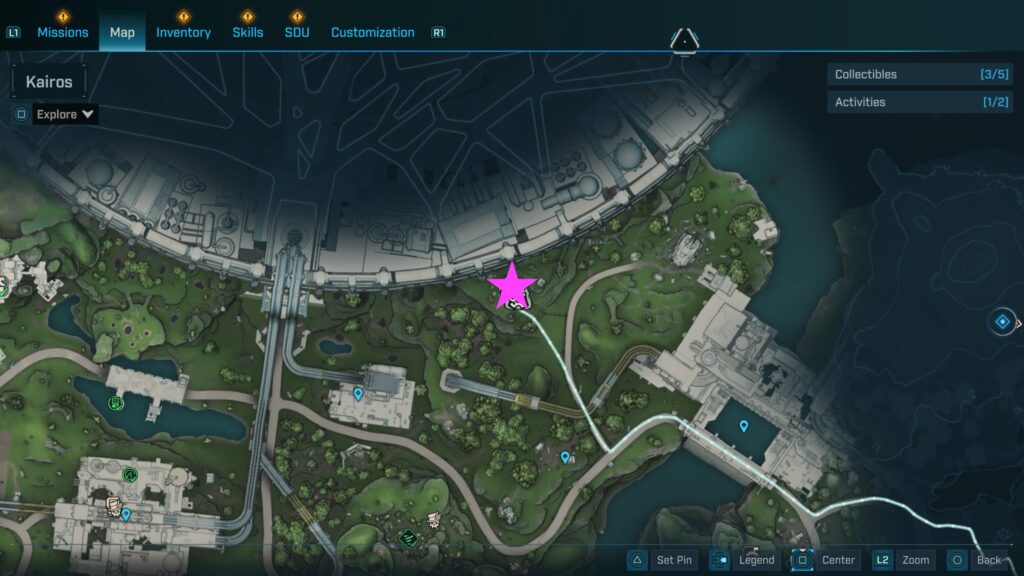Open the Explore filter dropdown

[x=65, y=114]
